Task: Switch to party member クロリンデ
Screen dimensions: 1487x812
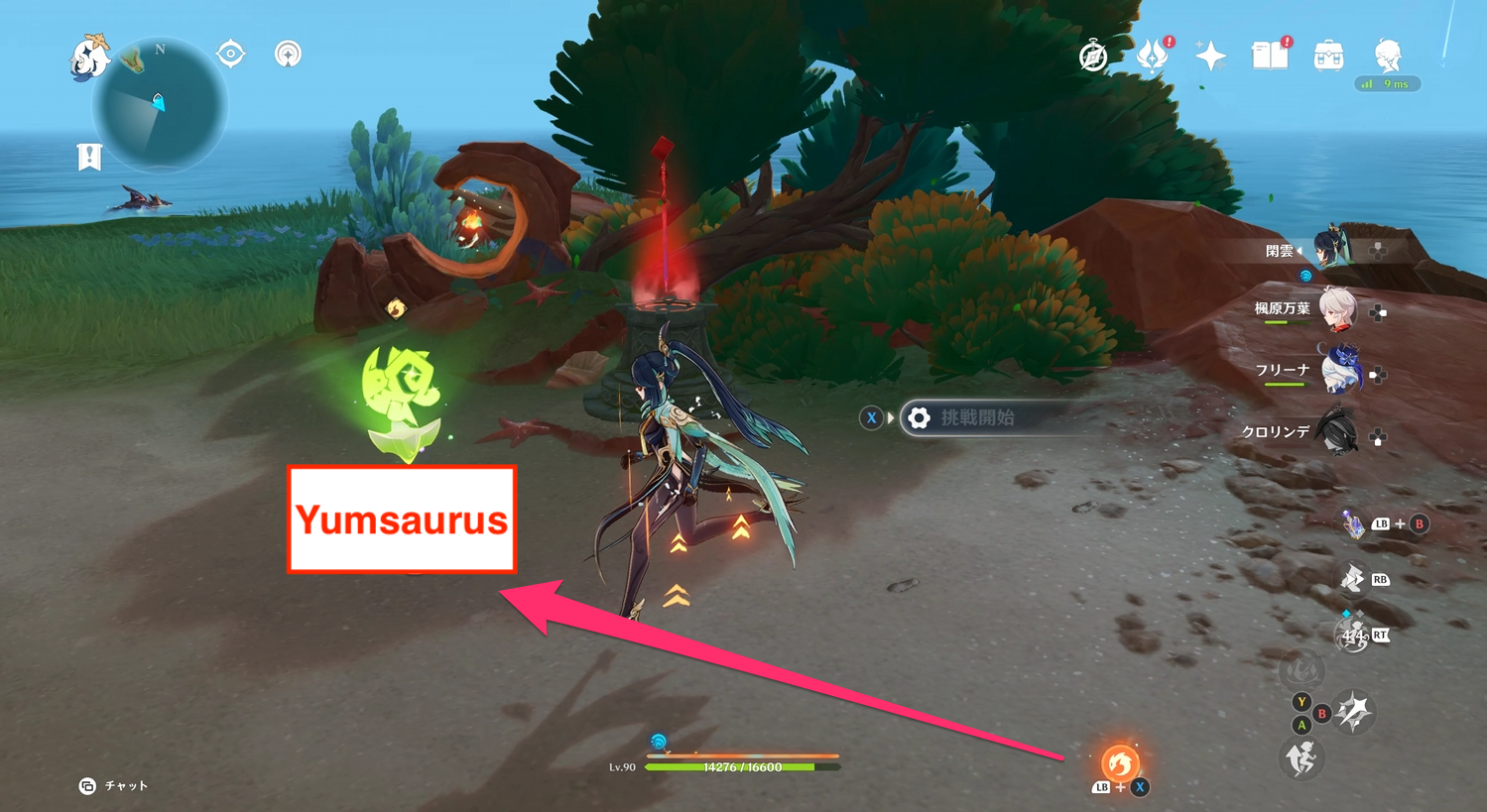Action: click(x=1337, y=433)
